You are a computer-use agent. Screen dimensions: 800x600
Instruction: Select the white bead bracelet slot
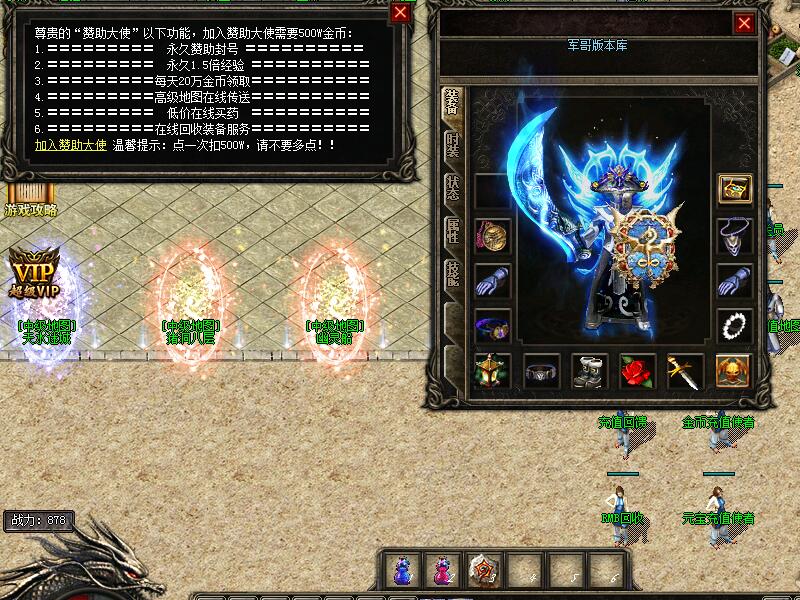click(735, 326)
